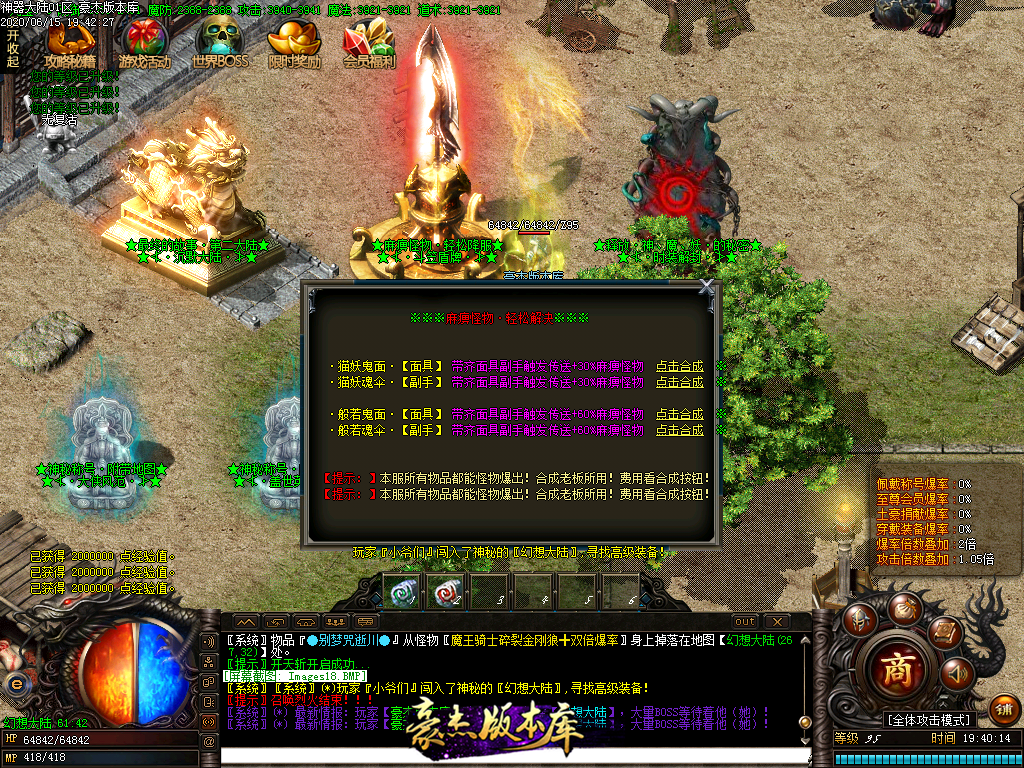
Task: Click 点击合成 for 般若鬼面 mask
Action: coord(679,414)
